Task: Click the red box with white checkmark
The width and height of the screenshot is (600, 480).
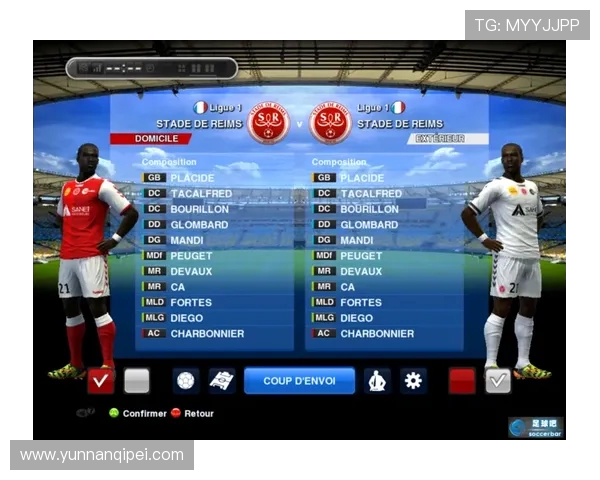Action: pyautogui.click(x=101, y=381)
